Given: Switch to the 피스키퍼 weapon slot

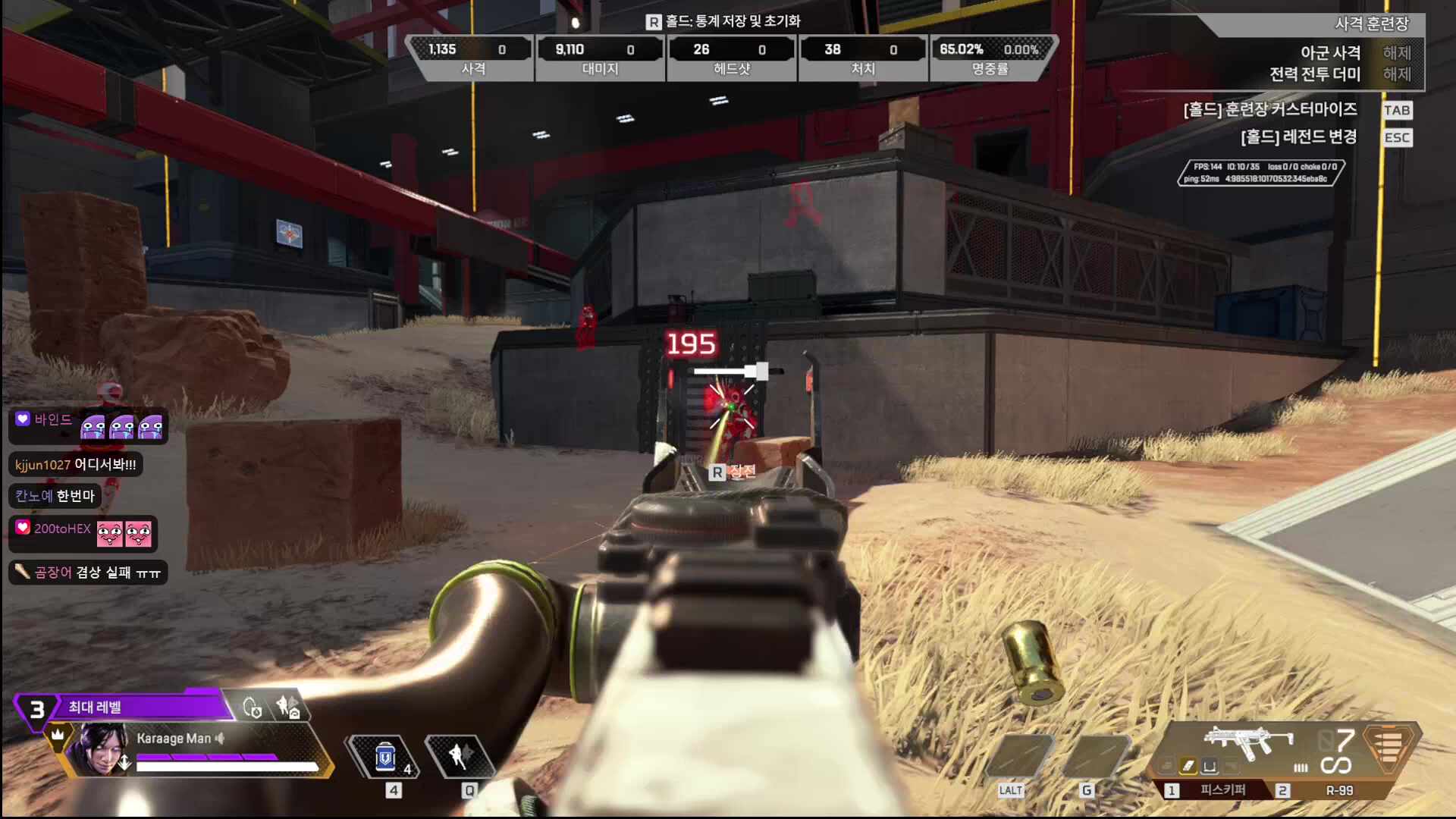Looking at the screenshot, I should 1222,790.
